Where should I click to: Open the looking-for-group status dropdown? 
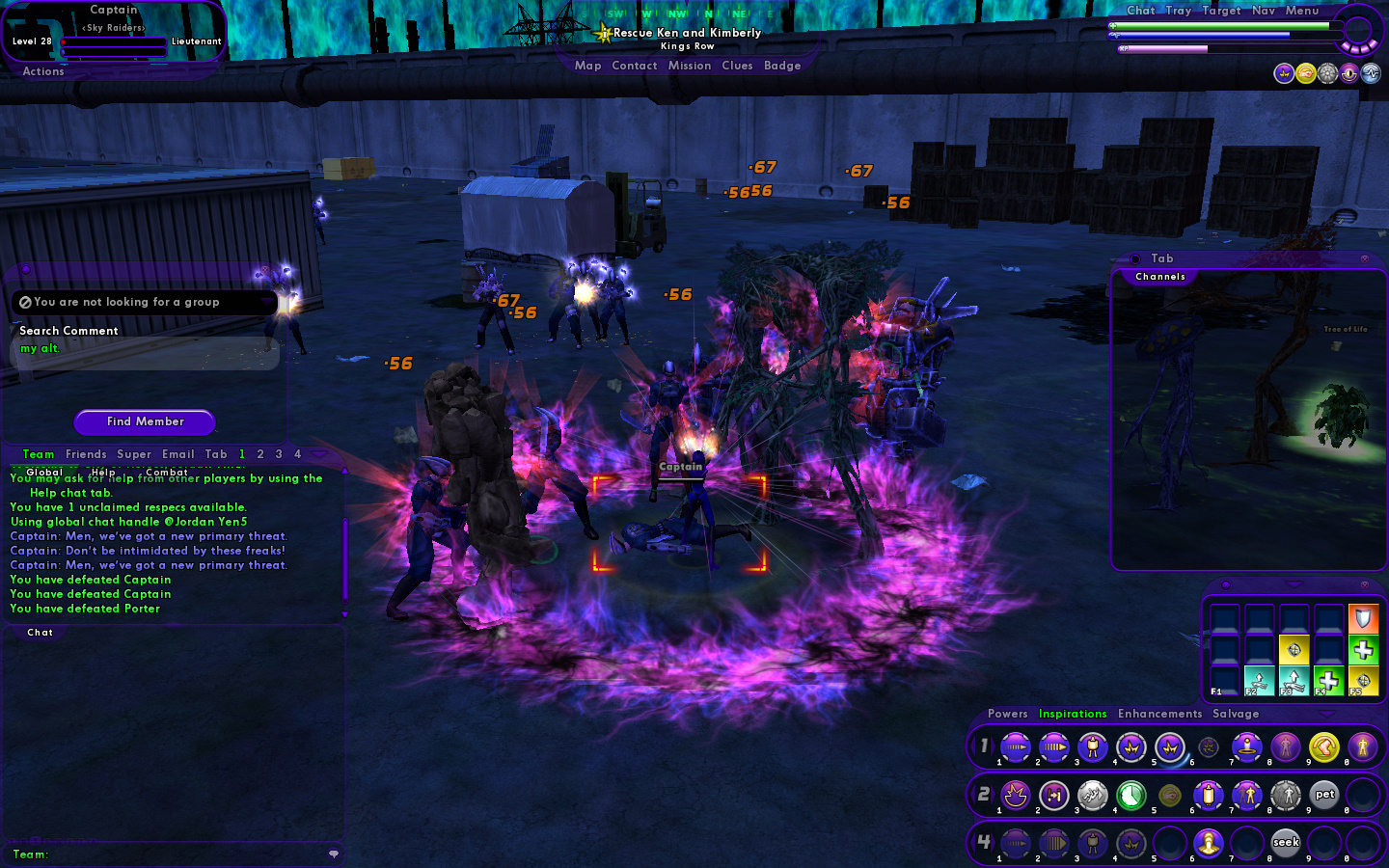pyautogui.click(x=145, y=302)
